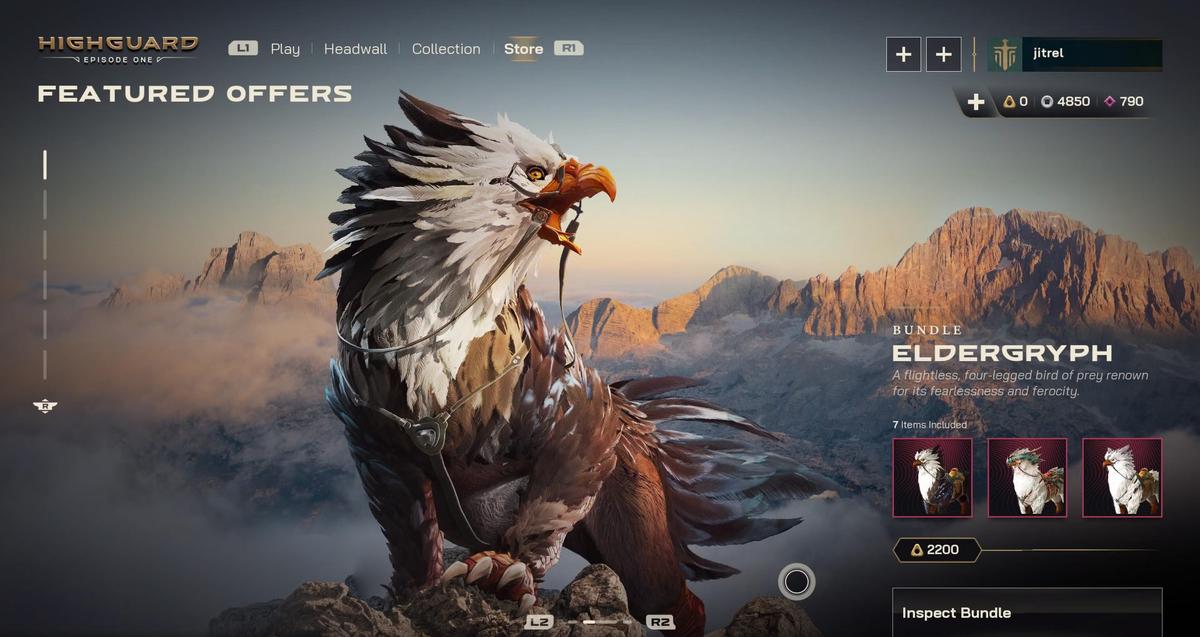The width and height of the screenshot is (1200, 637).
Task: Open the jitrel player profile
Action: click(1075, 54)
